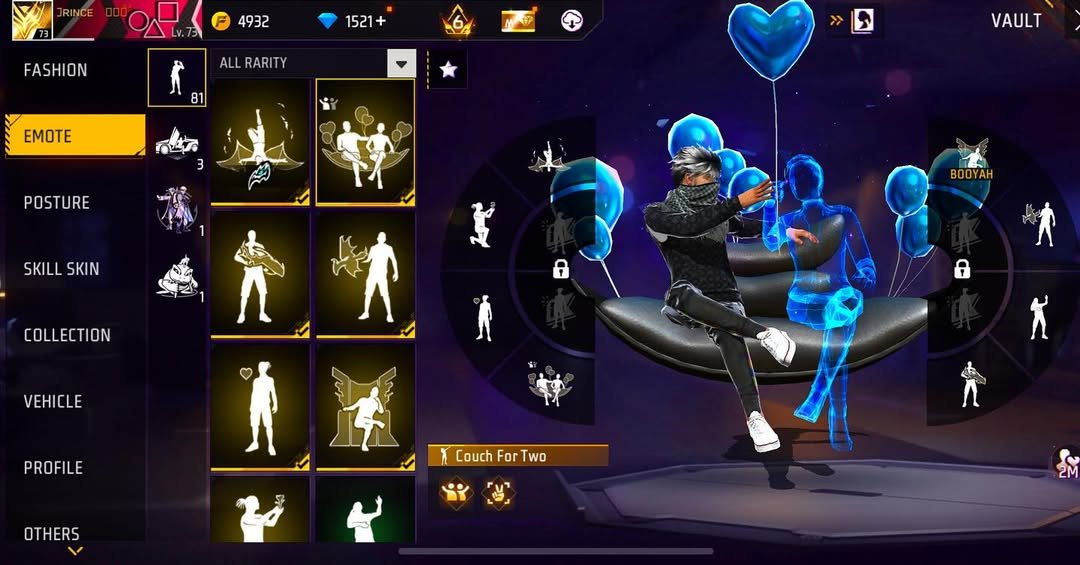Add diamonds with the plus button
The width and height of the screenshot is (1080, 565).
point(380,21)
